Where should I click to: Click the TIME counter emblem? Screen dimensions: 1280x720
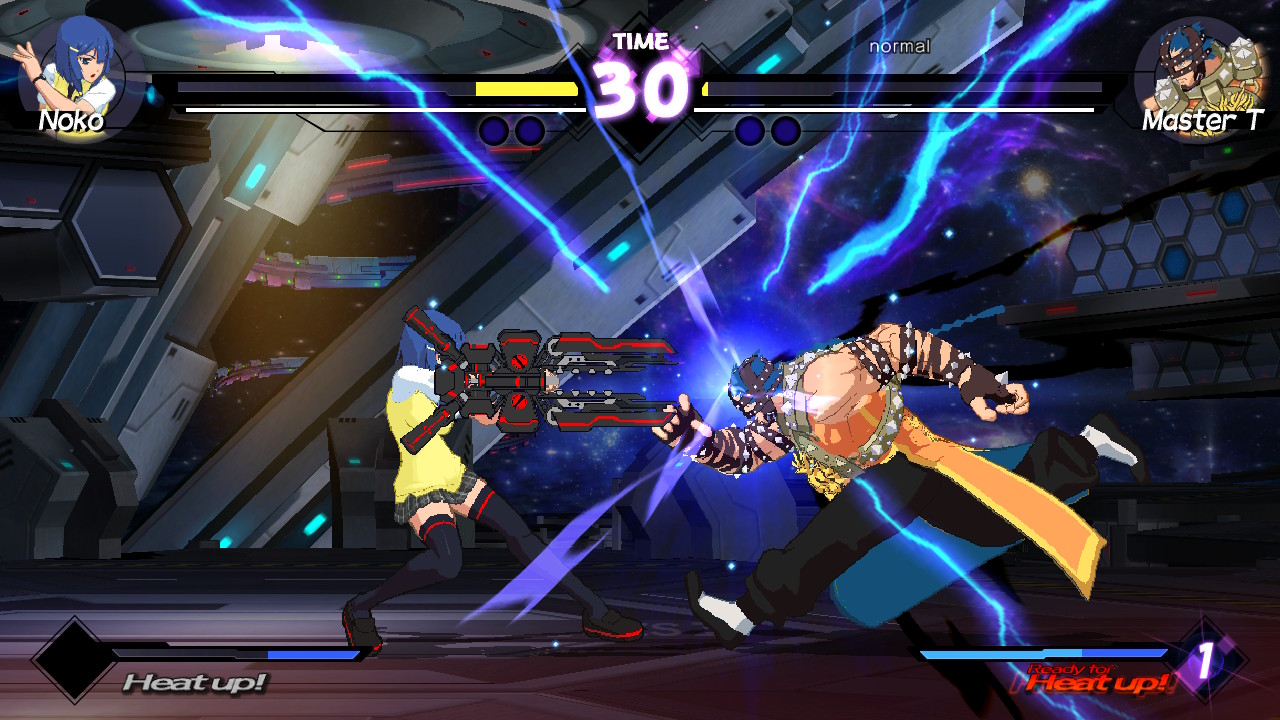click(640, 42)
